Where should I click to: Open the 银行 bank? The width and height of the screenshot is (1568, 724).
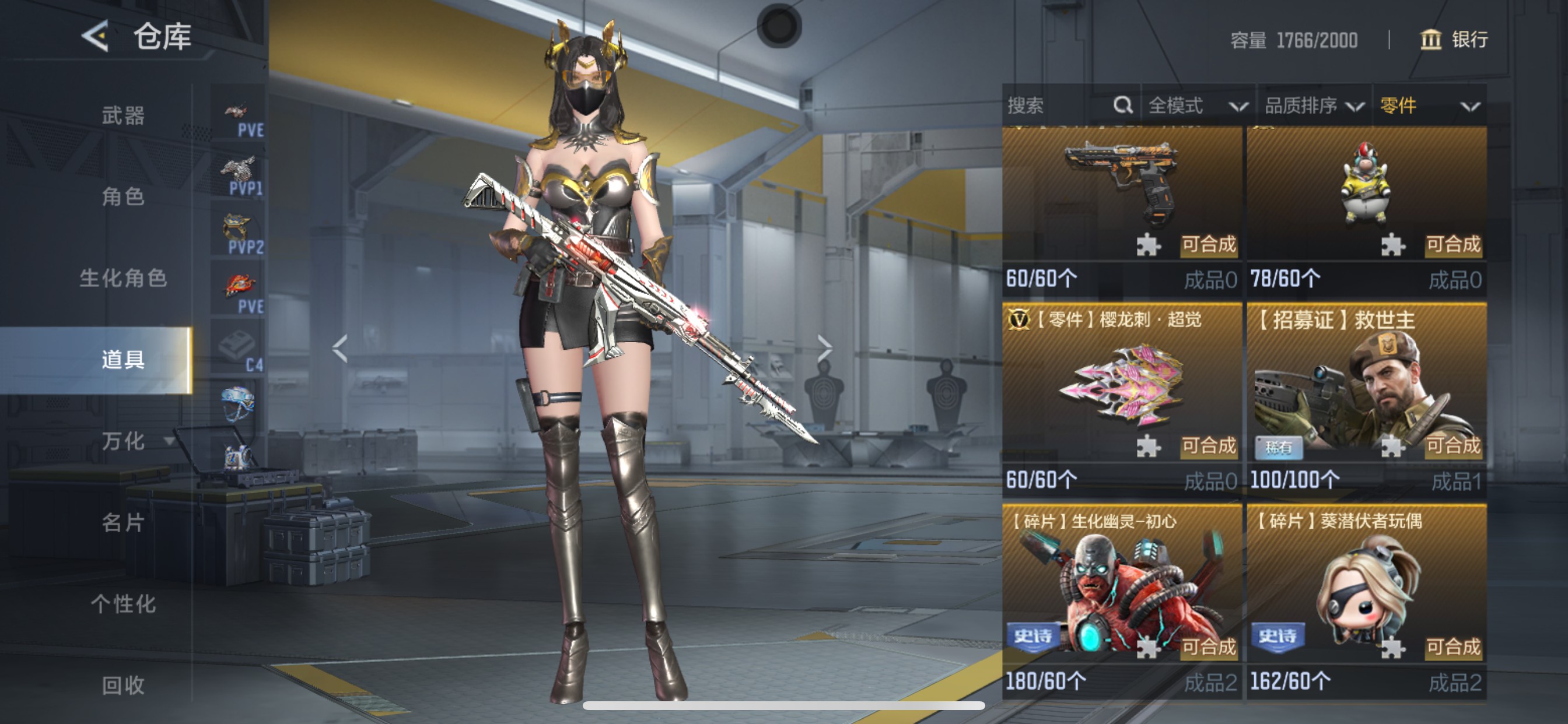pyautogui.click(x=1454, y=40)
